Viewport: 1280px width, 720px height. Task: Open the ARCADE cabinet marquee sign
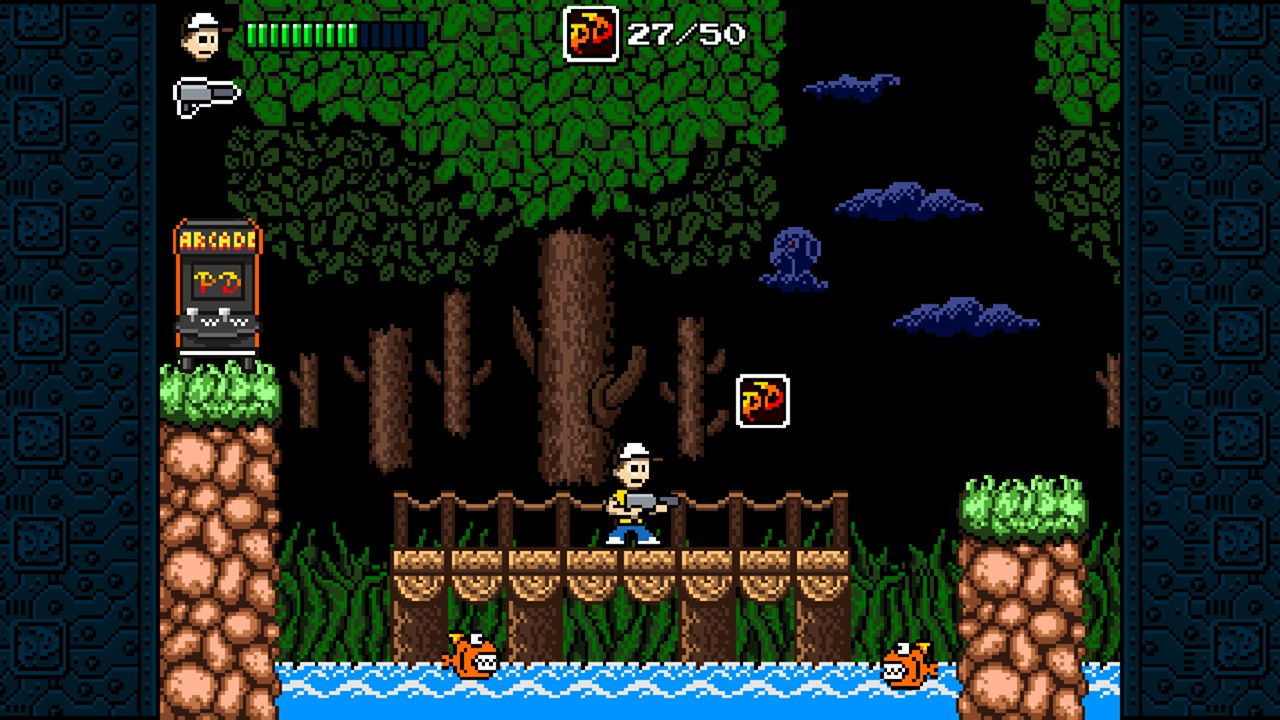(x=219, y=240)
